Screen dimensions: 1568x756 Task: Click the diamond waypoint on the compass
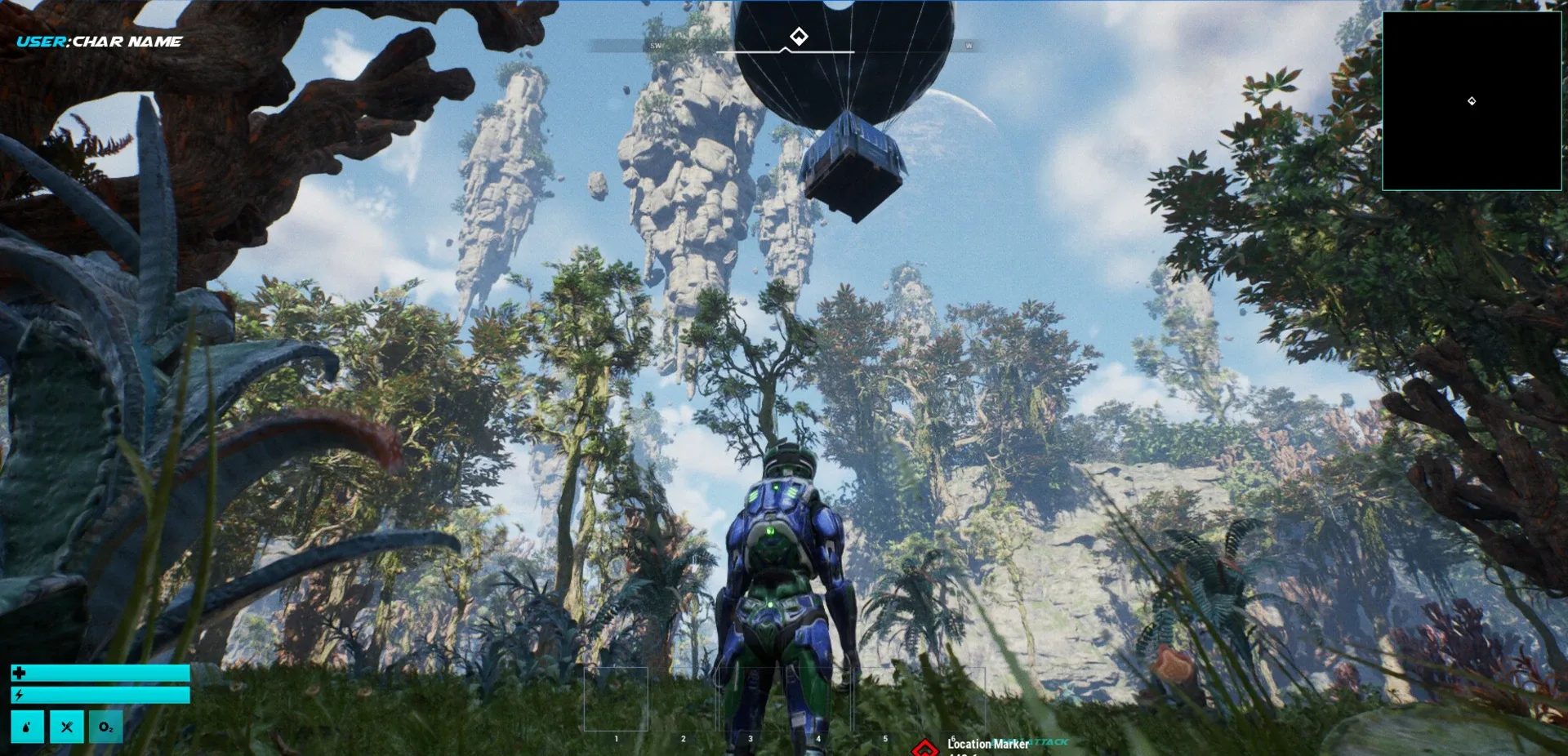(x=799, y=36)
